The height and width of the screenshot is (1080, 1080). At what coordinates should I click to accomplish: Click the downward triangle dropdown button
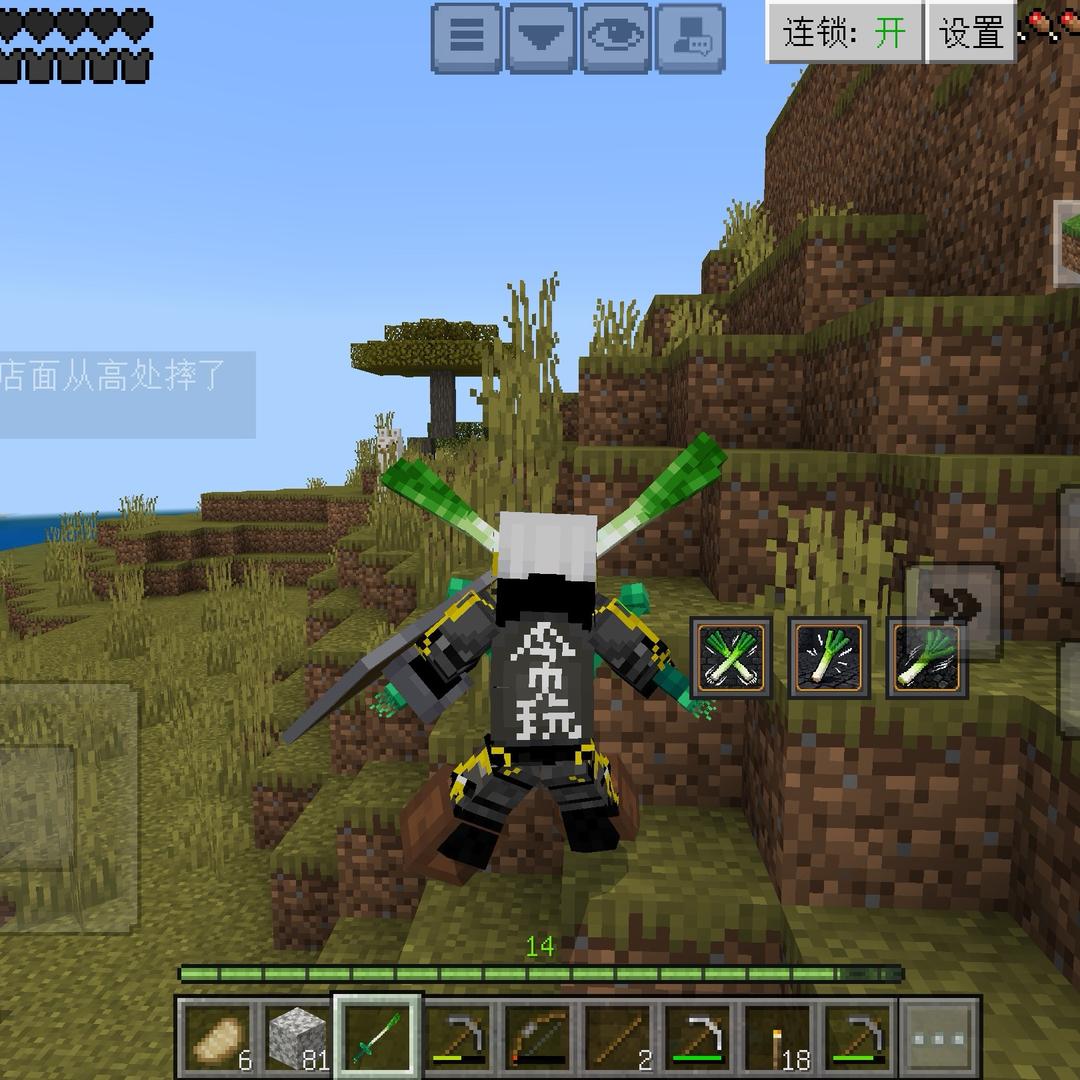point(540,37)
